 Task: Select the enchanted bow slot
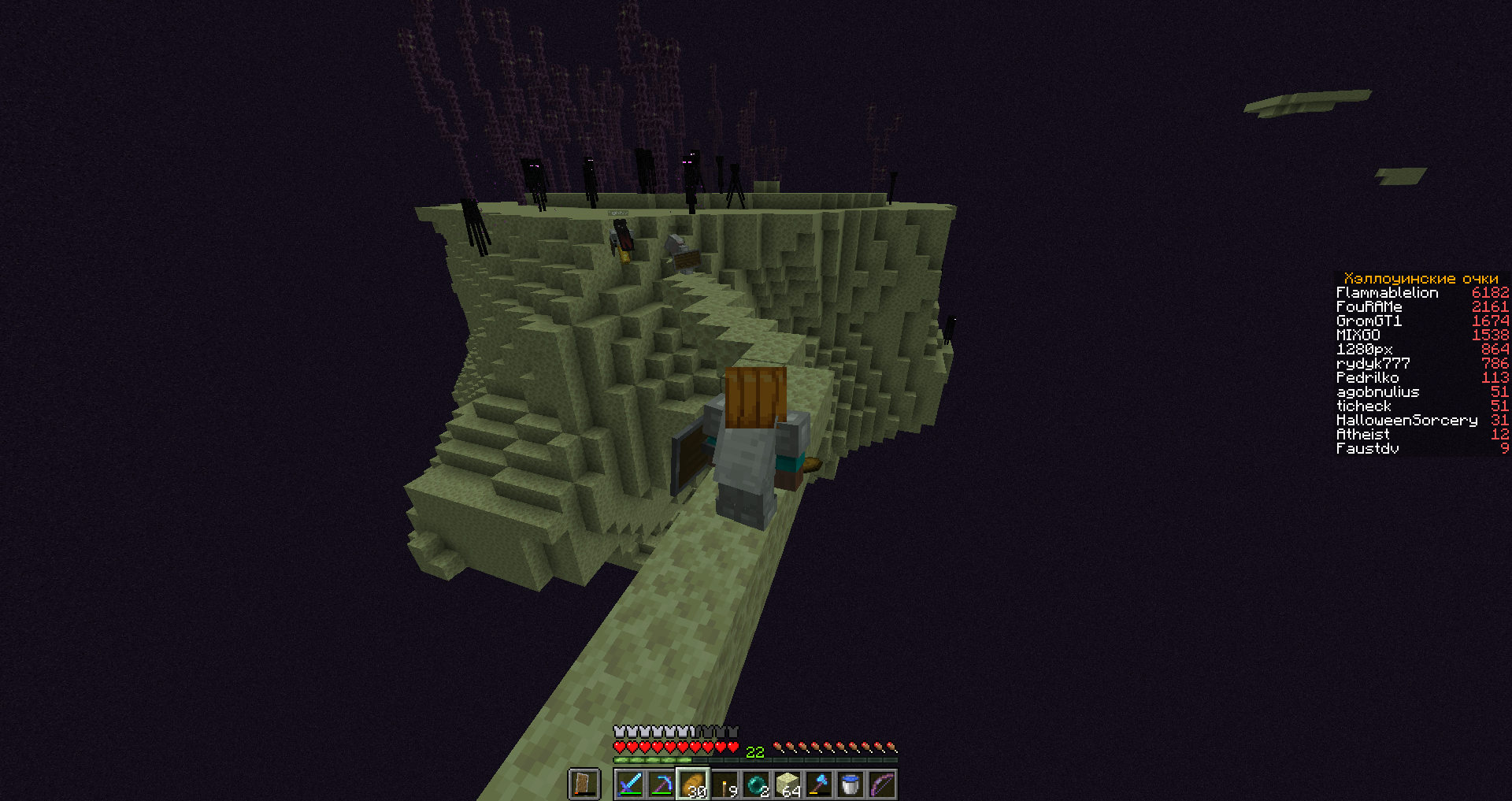click(x=882, y=784)
